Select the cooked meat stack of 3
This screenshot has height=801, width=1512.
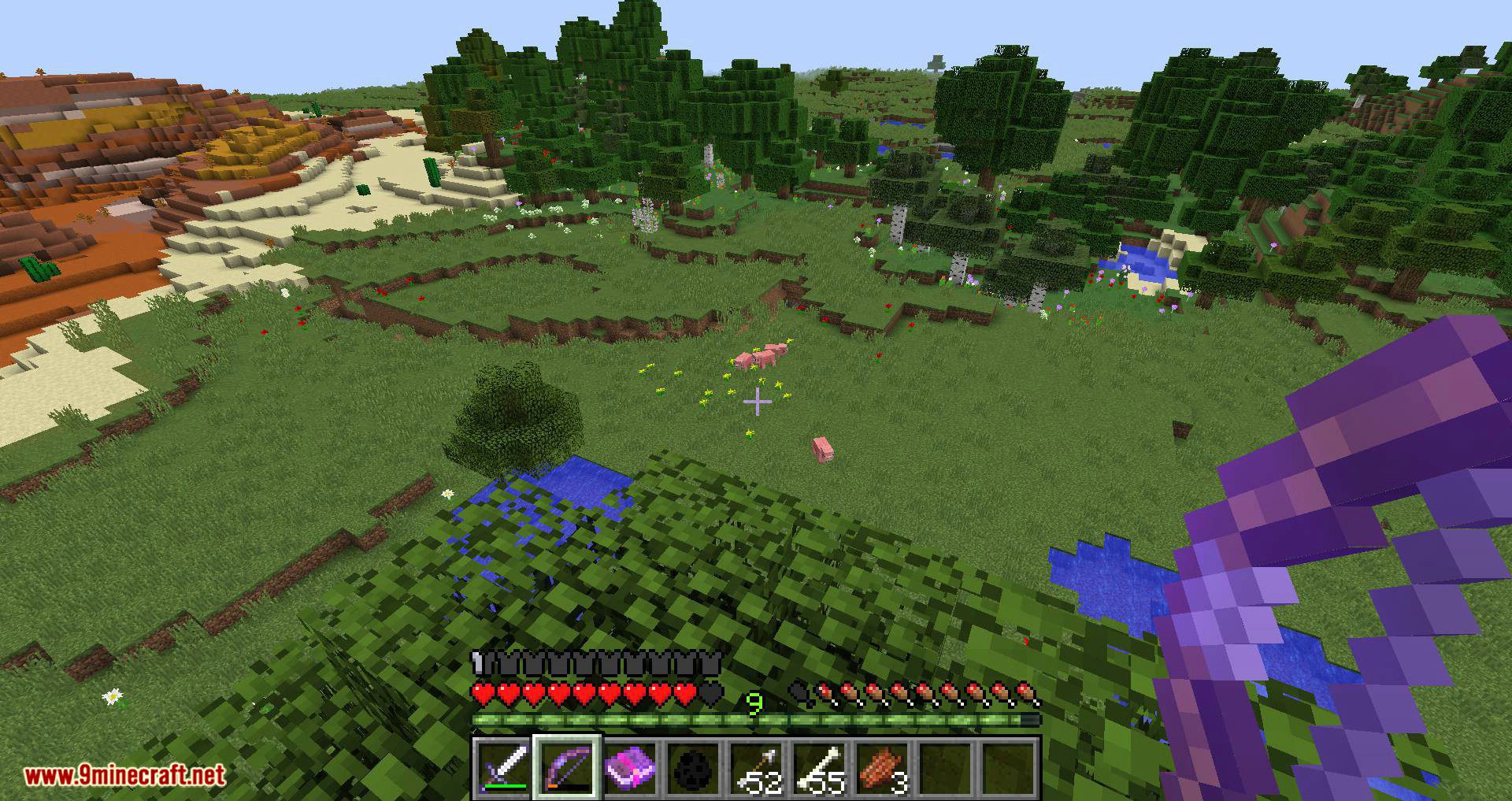(x=883, y=767)
